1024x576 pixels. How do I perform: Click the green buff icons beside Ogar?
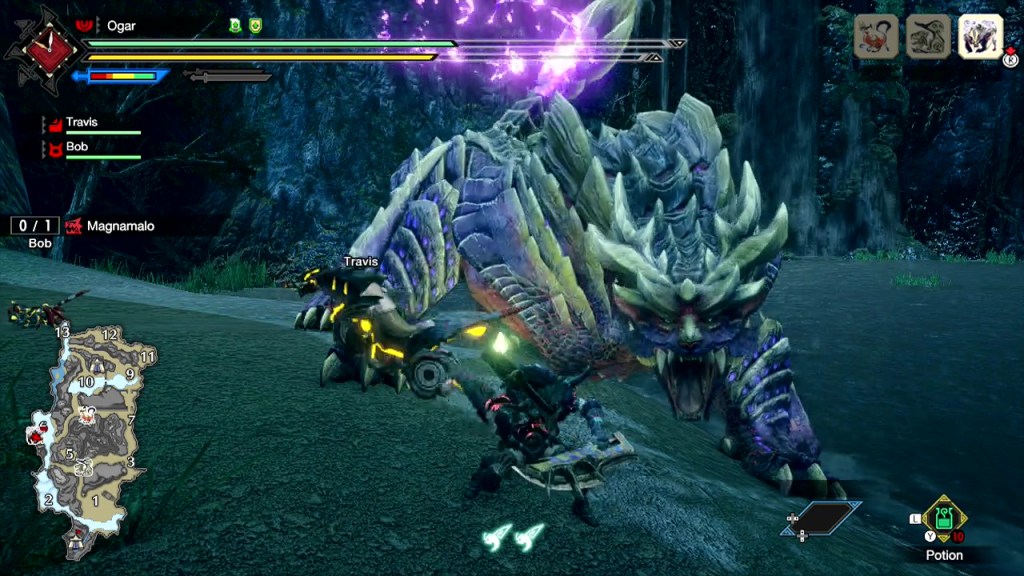coord(245,26)
